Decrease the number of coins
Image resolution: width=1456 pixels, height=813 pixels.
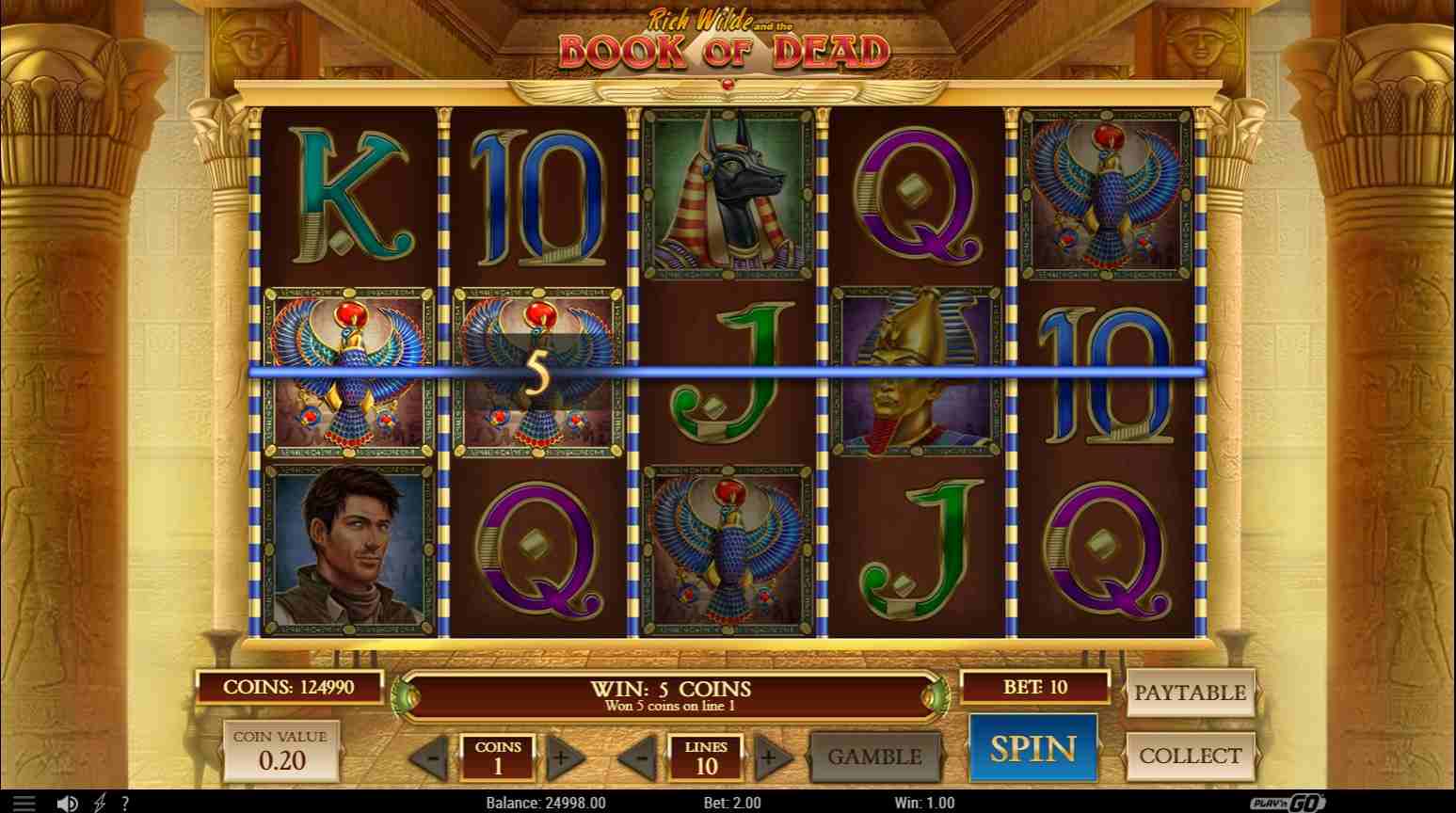432,757
